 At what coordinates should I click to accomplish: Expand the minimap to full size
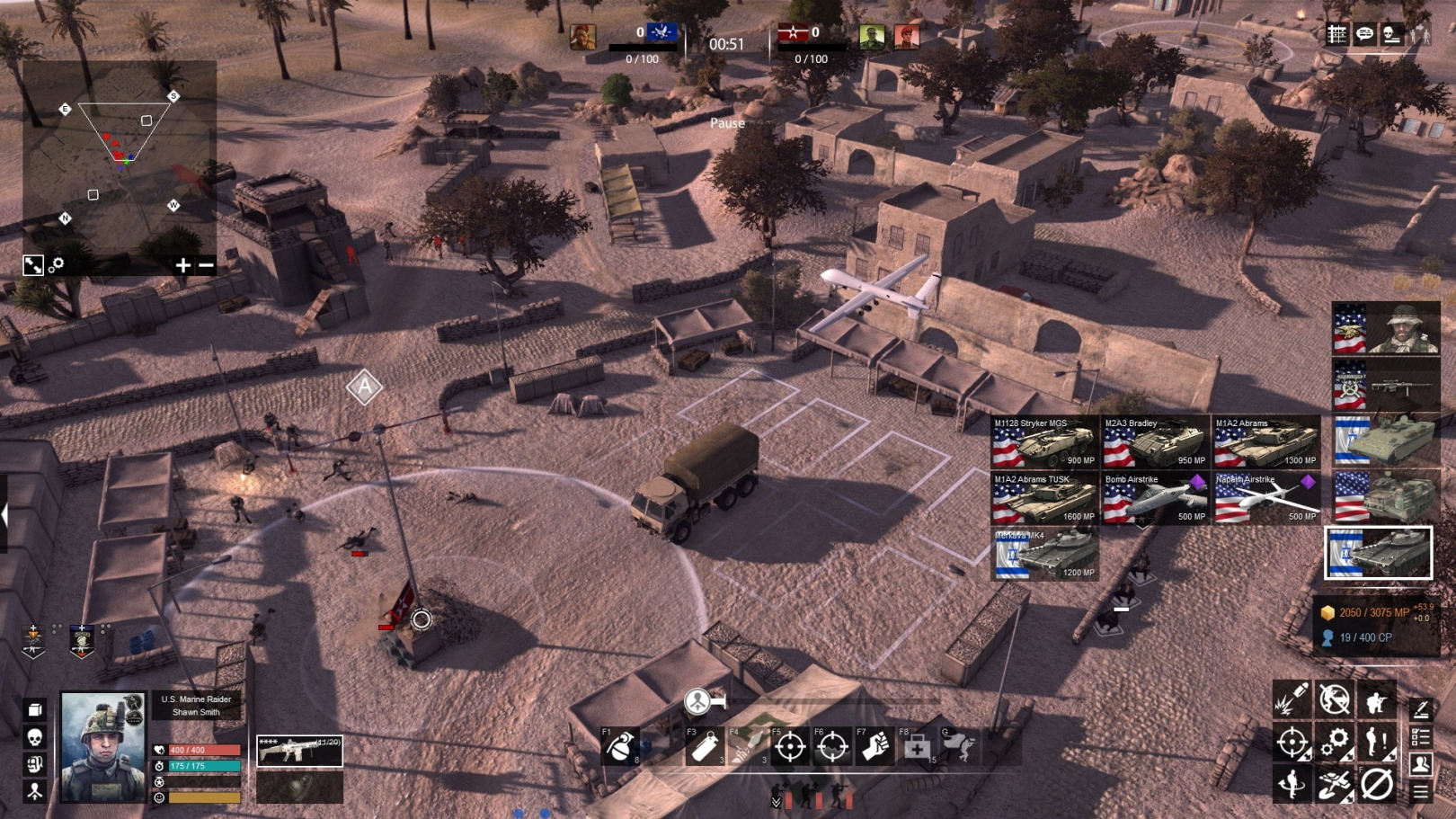(x=33, y=265)
